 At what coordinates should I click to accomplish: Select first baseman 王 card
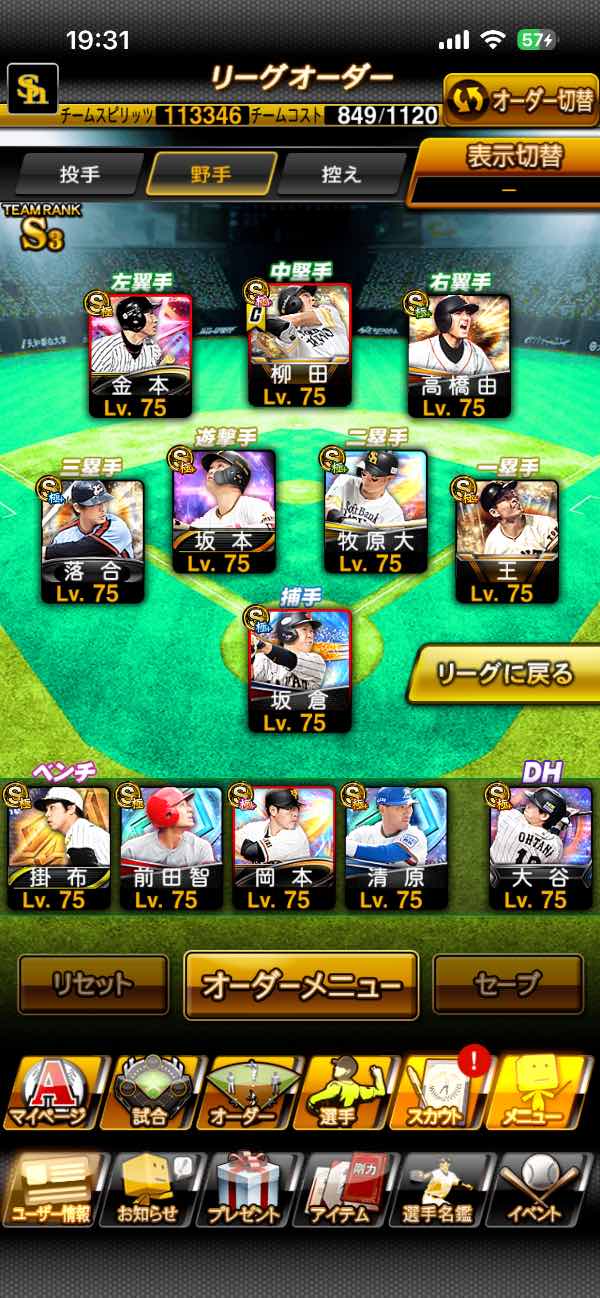[506, 541]
